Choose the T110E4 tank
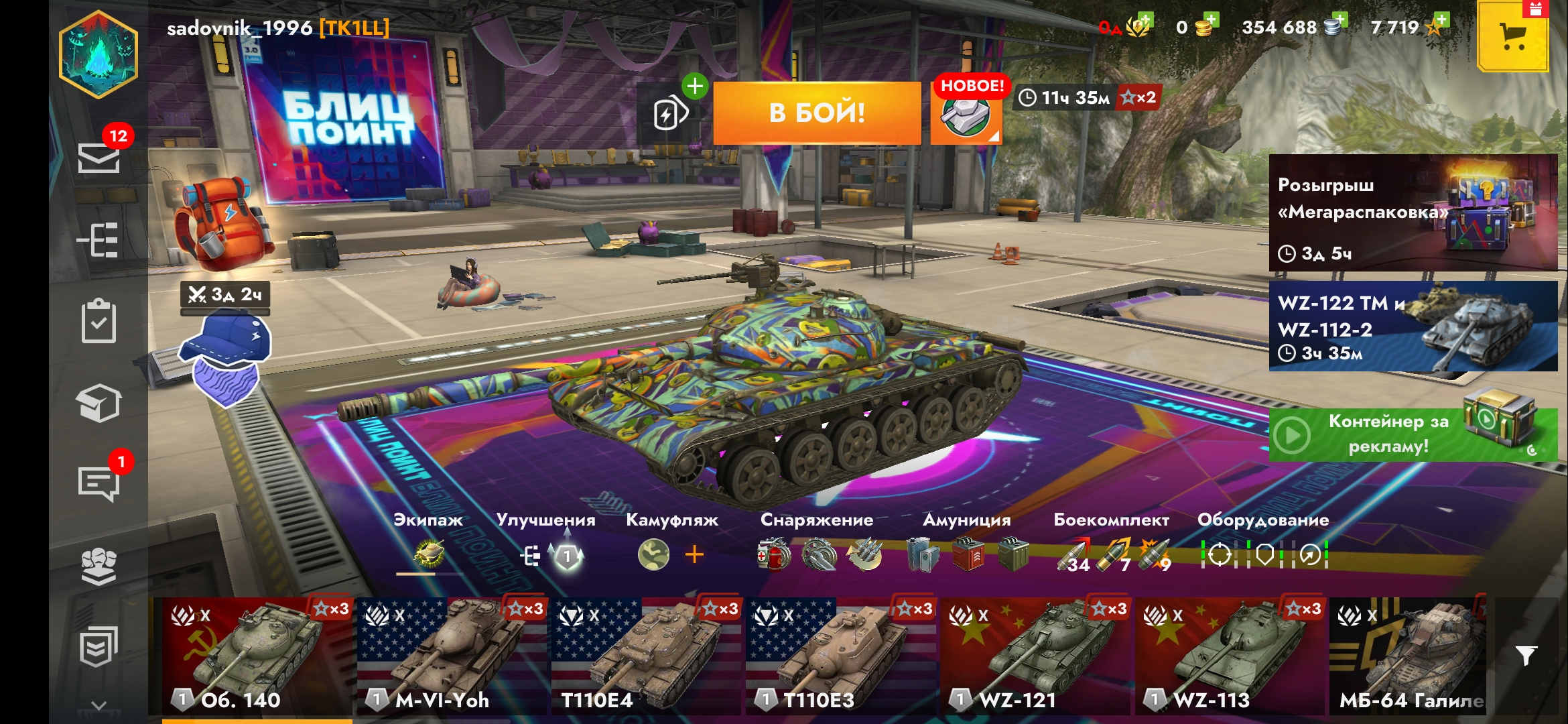1568x724 pixels. pyautogui.click(x=646, y=656)
